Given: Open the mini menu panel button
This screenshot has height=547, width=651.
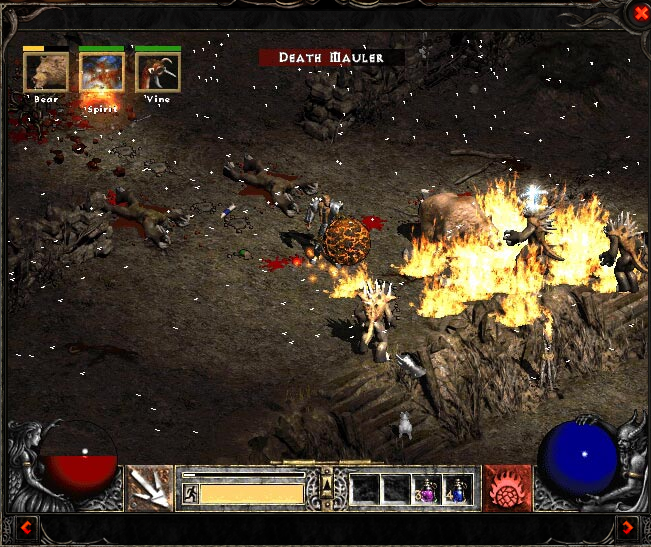Looking at the screenshot, I should [325, 487].
